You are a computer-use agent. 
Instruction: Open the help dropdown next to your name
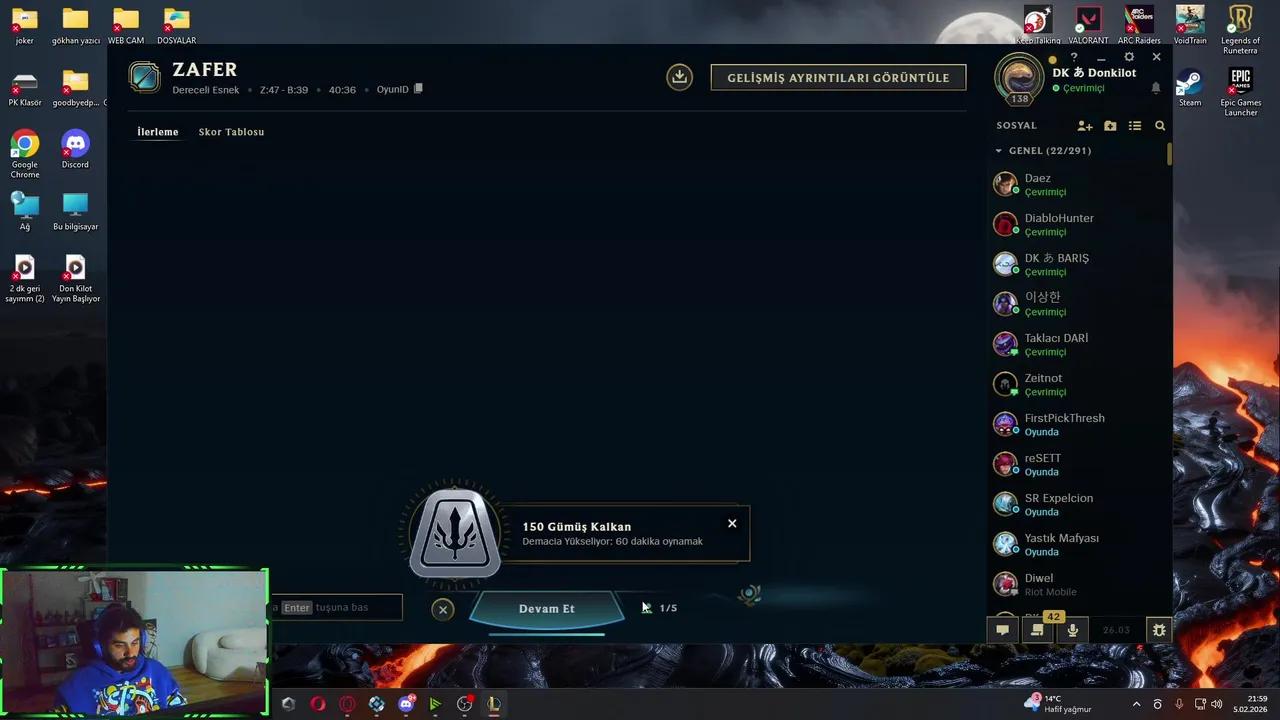1073,57
